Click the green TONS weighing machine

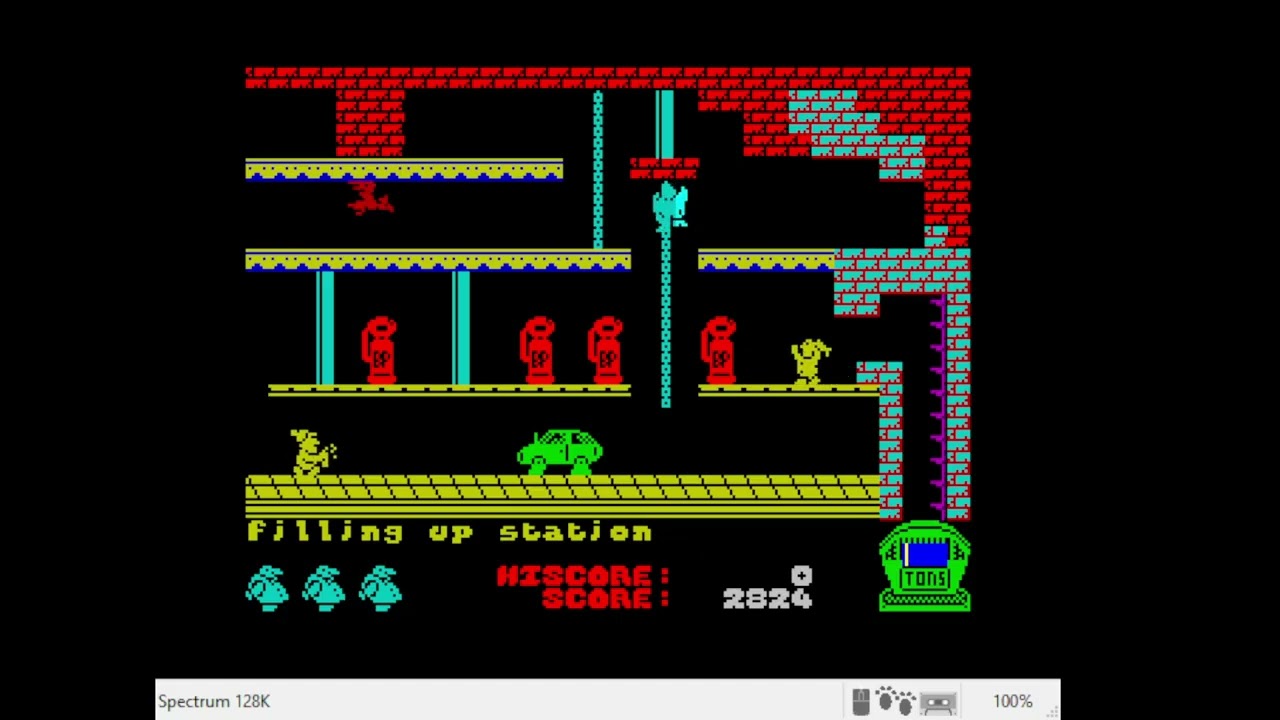point(924,567)
